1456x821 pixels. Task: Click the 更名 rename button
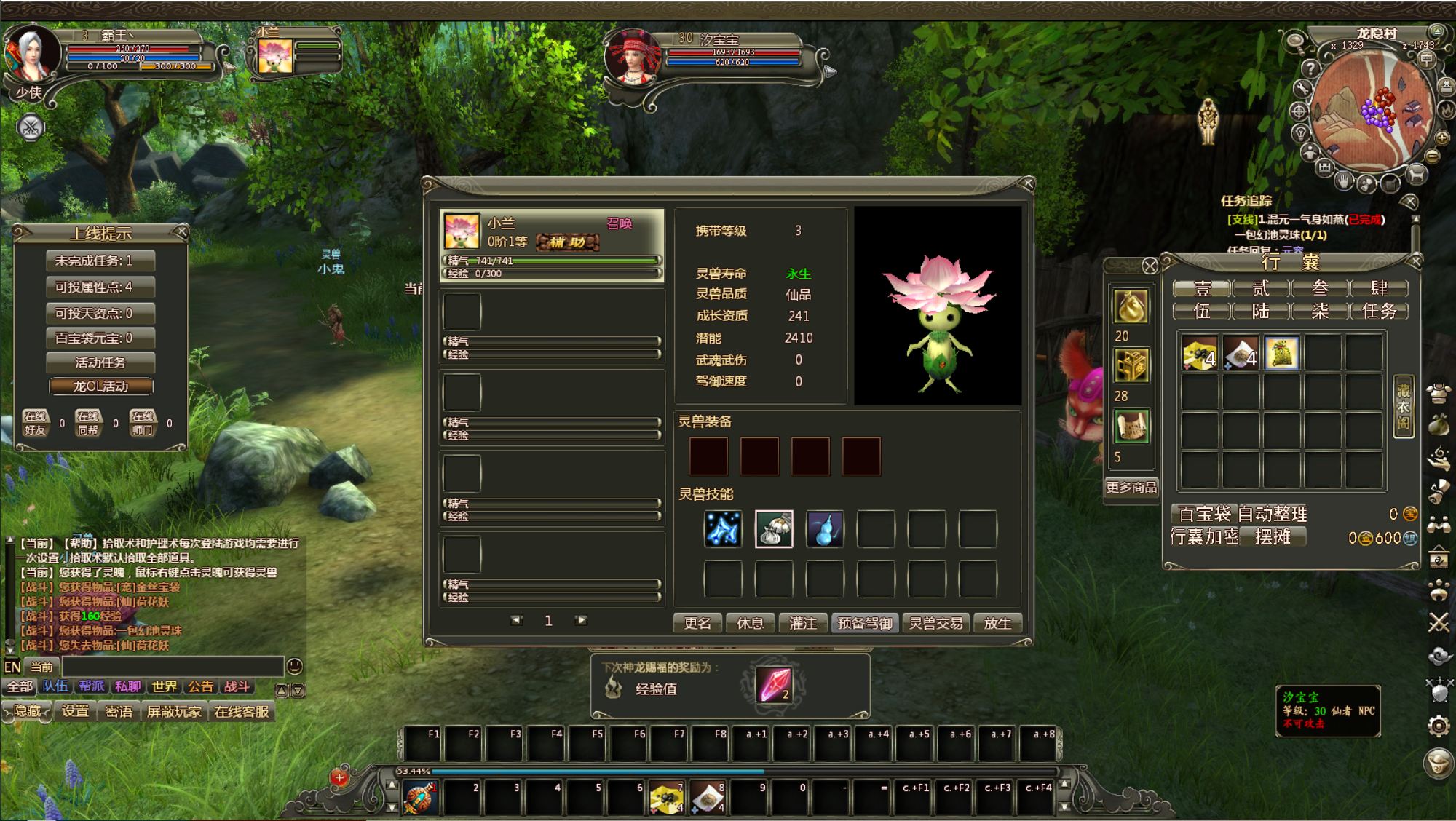point(697,623)
